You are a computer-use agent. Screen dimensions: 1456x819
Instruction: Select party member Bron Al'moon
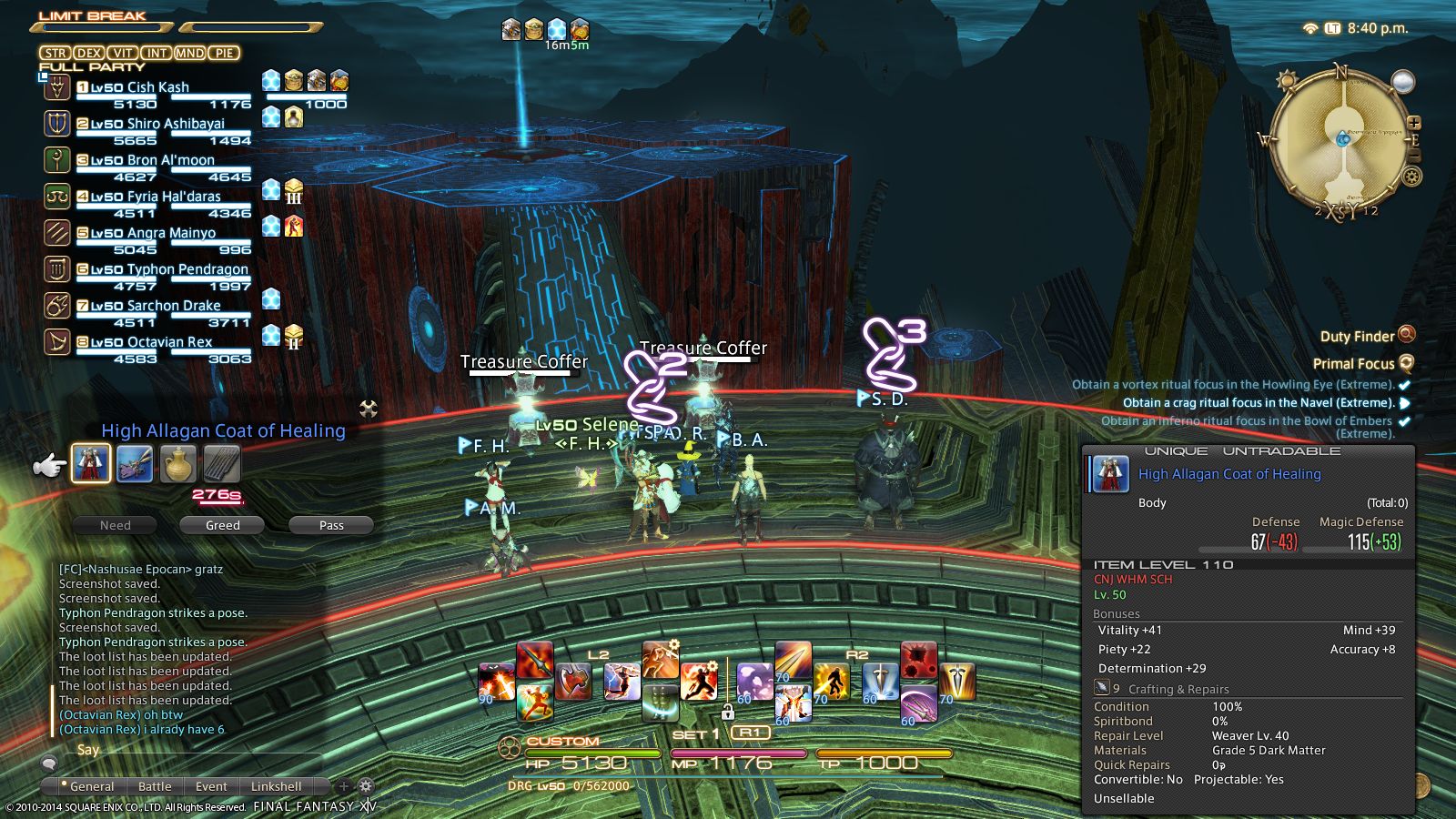point(152,160)
